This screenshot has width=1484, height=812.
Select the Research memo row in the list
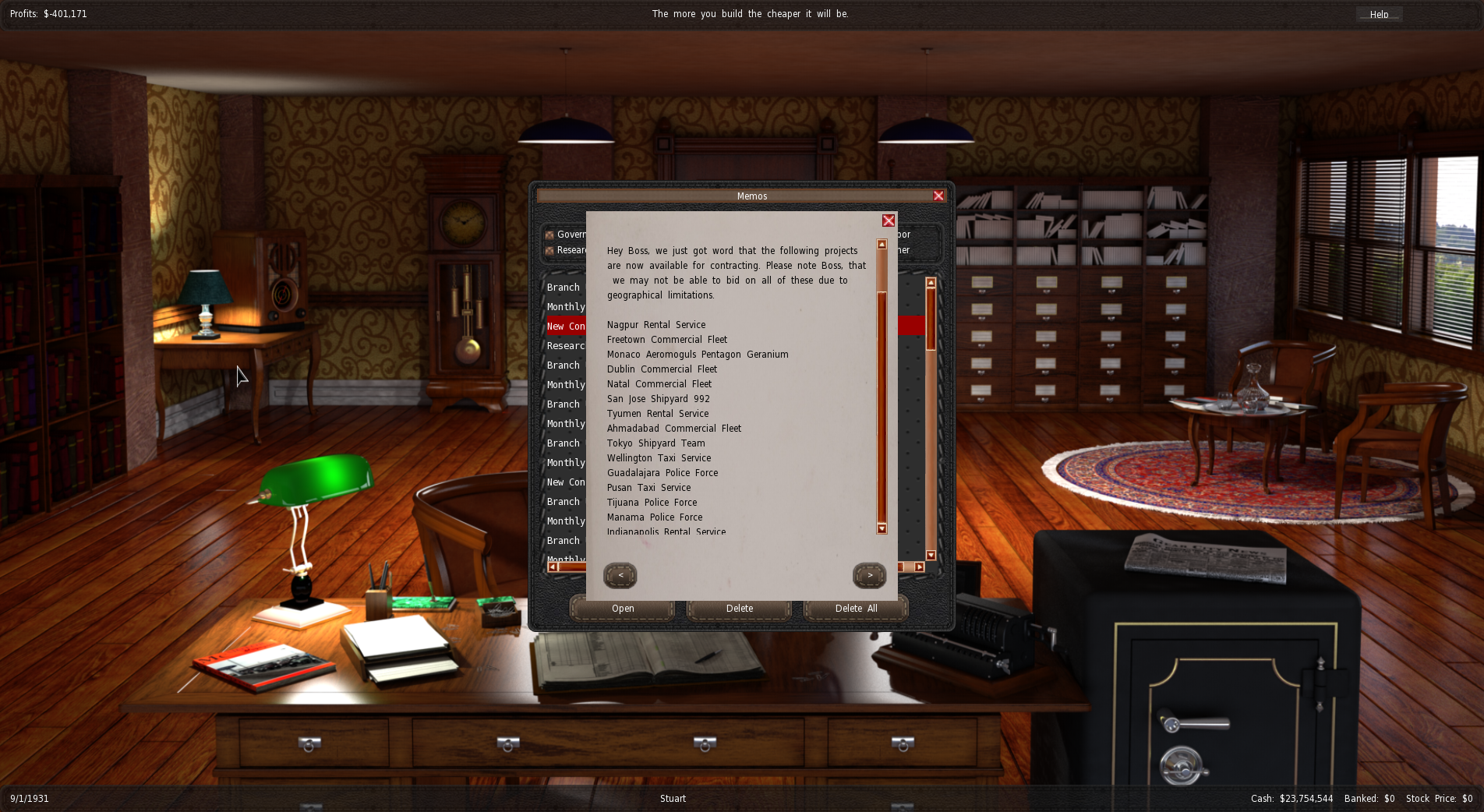point(566,346)
